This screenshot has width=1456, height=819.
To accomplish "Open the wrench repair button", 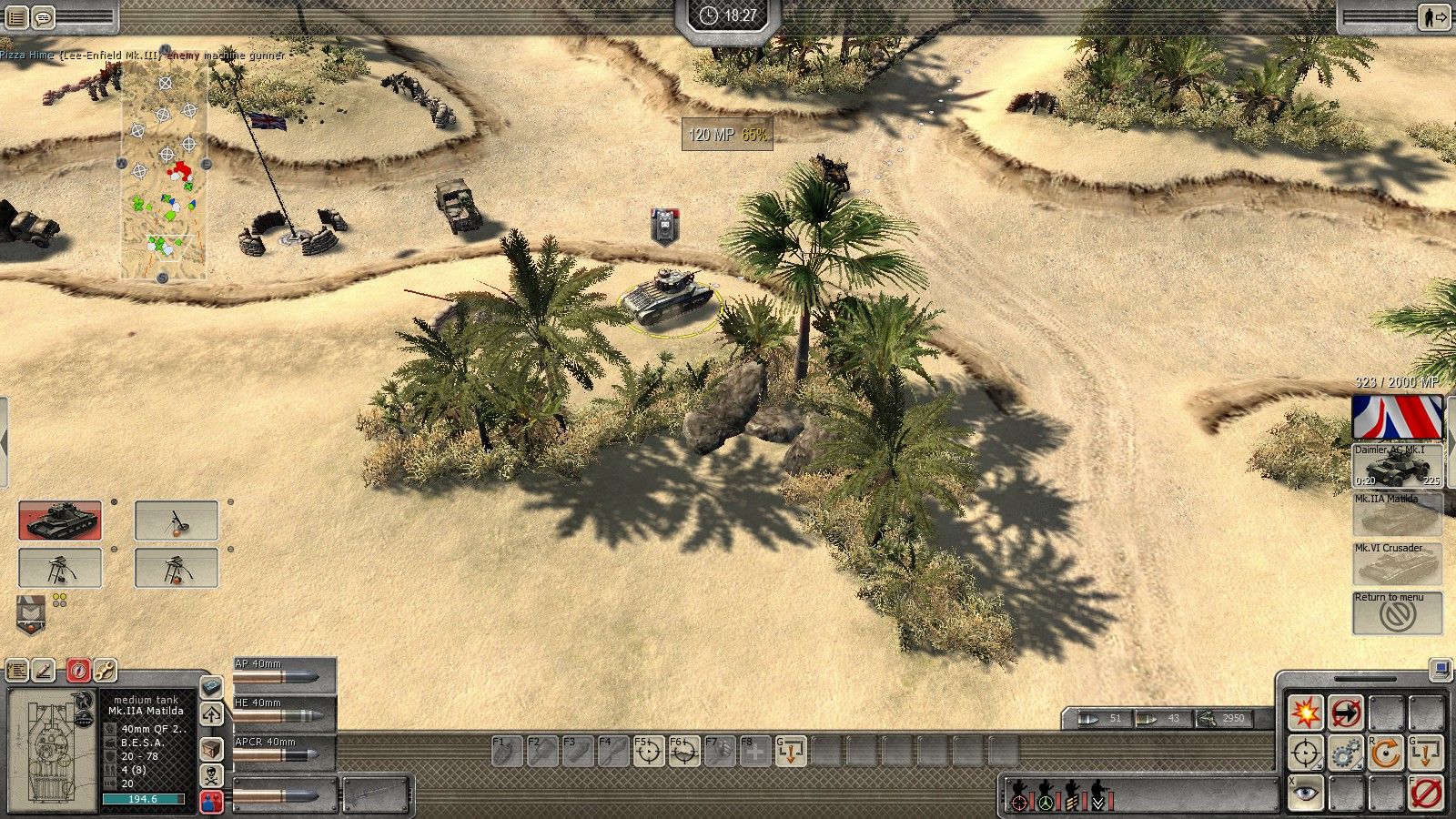I will 105,671.
